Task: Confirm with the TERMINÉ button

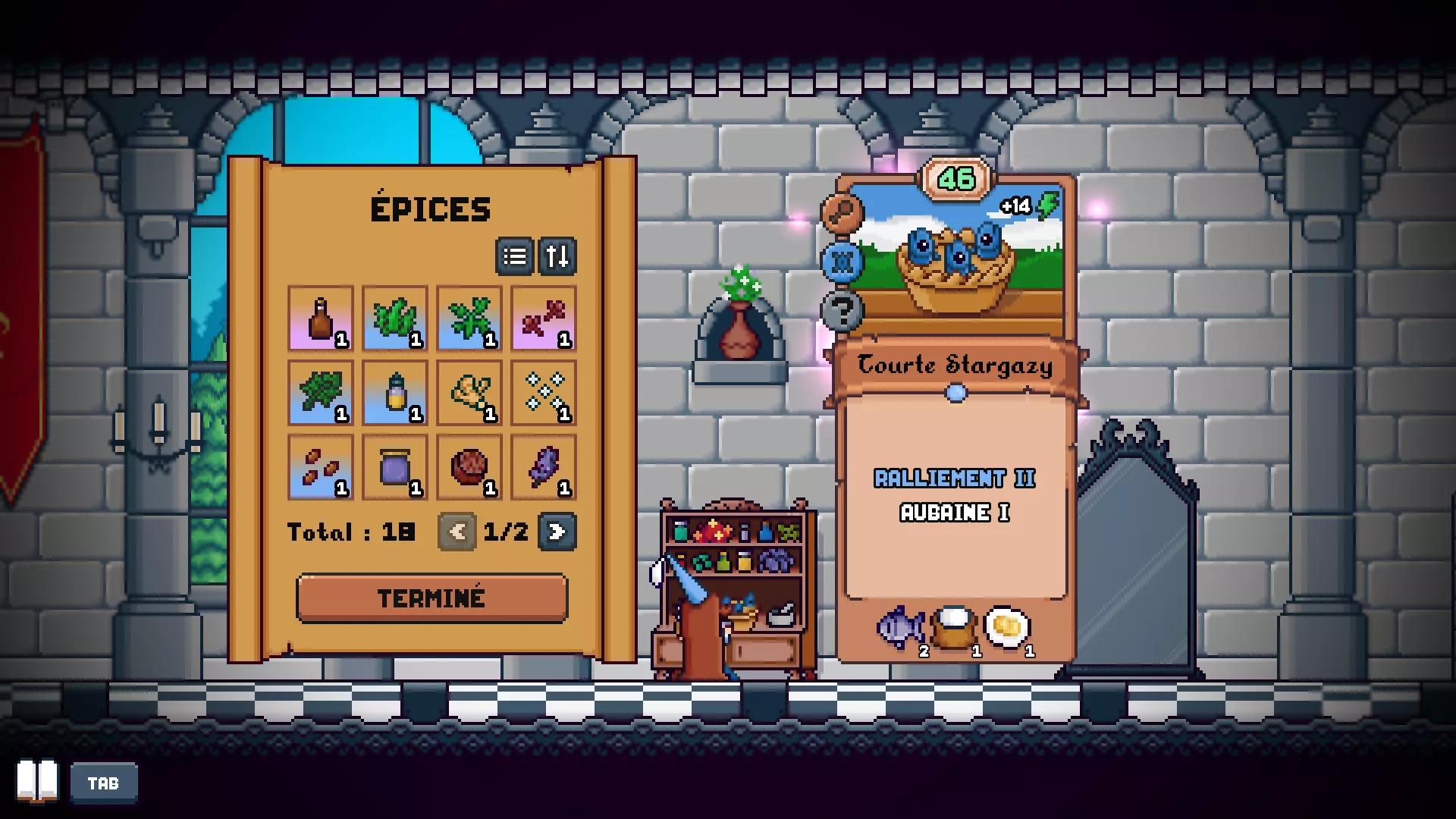Action: [431, 598]
